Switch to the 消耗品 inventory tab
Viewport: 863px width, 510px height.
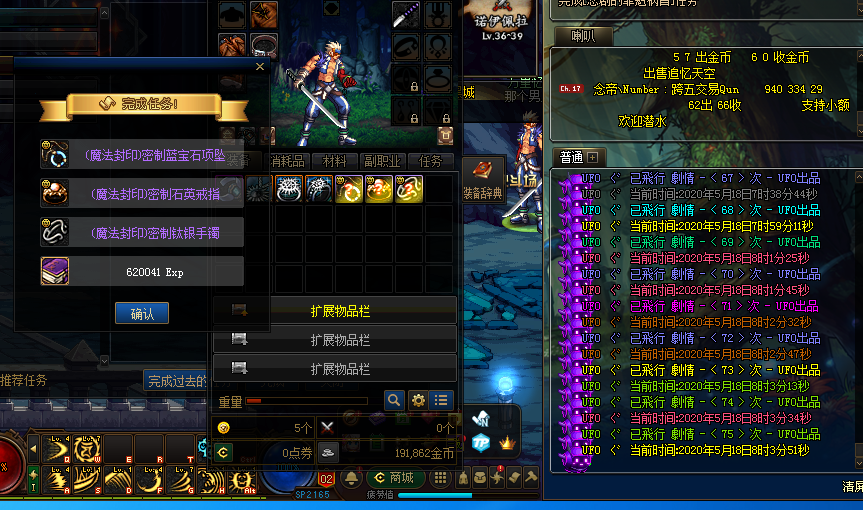tap(289, 161)
